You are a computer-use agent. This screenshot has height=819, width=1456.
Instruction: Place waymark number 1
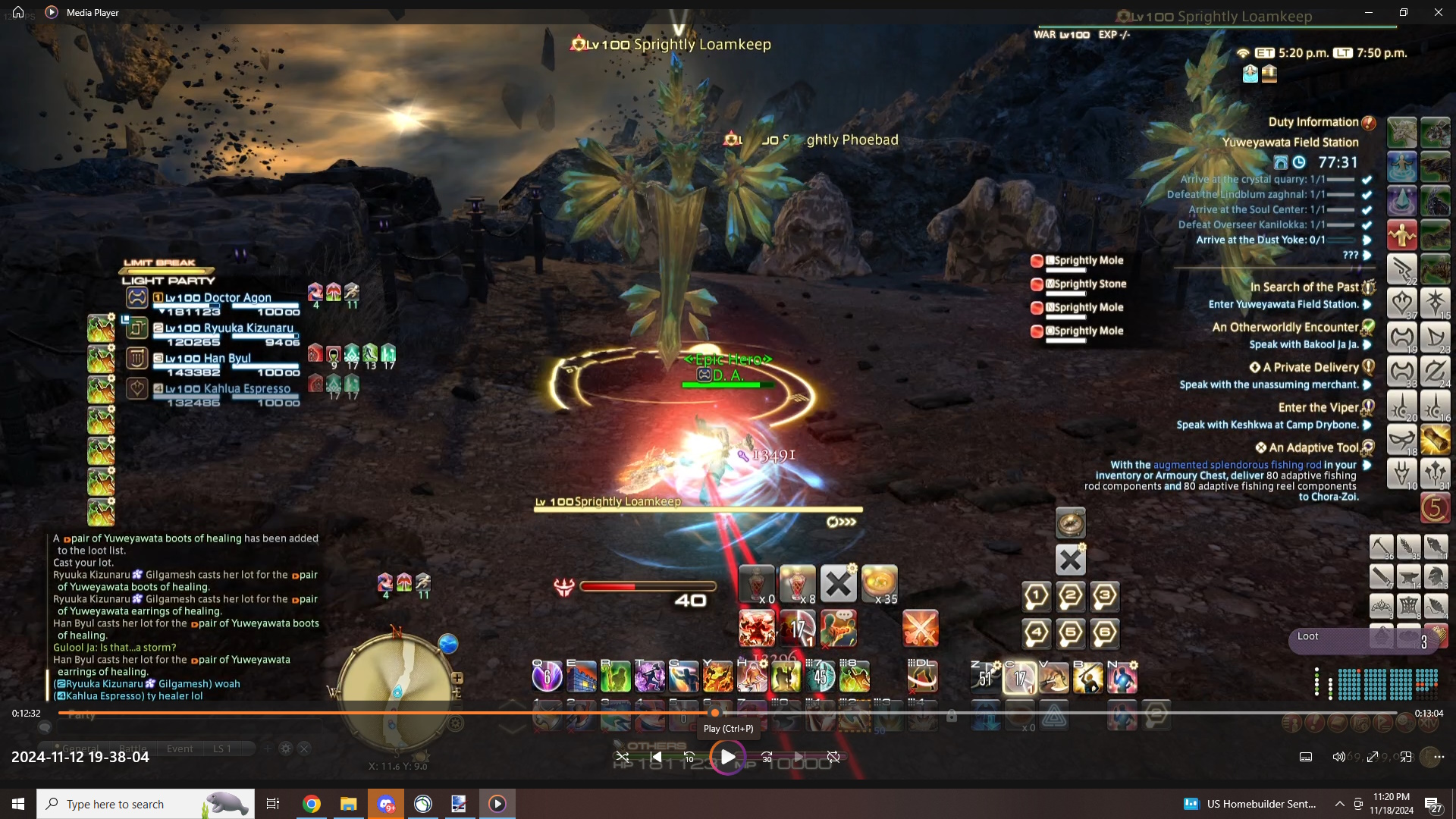(1036, 596)
